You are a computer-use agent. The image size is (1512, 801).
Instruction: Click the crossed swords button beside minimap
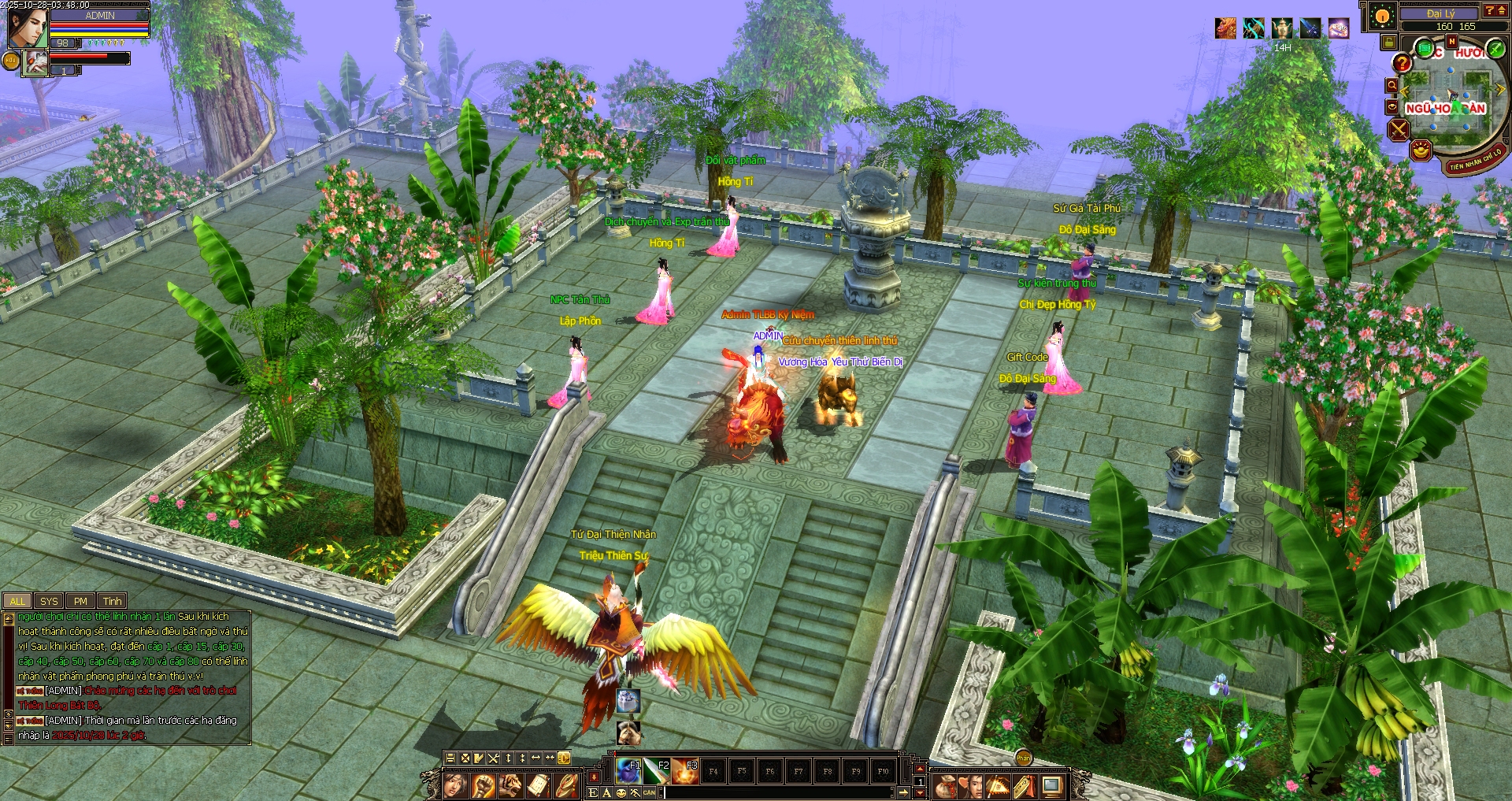tap(1399, 130)
